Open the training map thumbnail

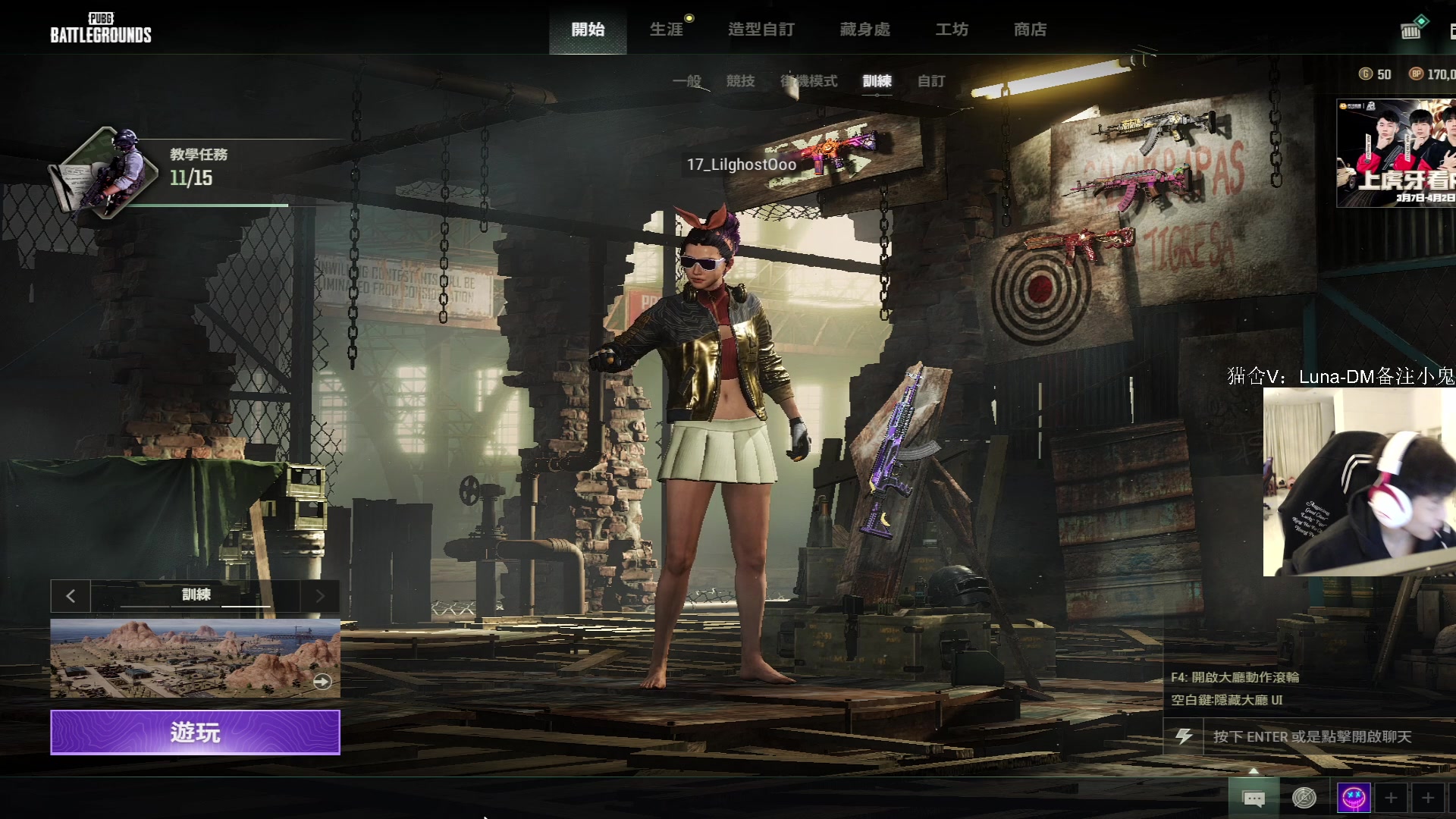click(195, 658)
